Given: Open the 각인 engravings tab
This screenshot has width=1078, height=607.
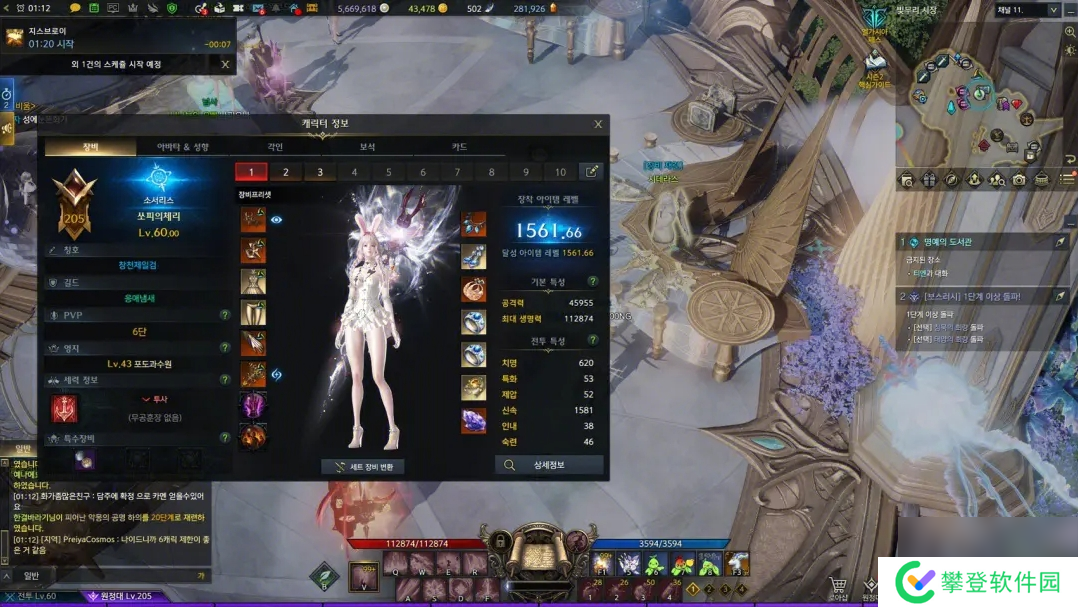Looking at the screenshot, I should click(x=275, y=147).
